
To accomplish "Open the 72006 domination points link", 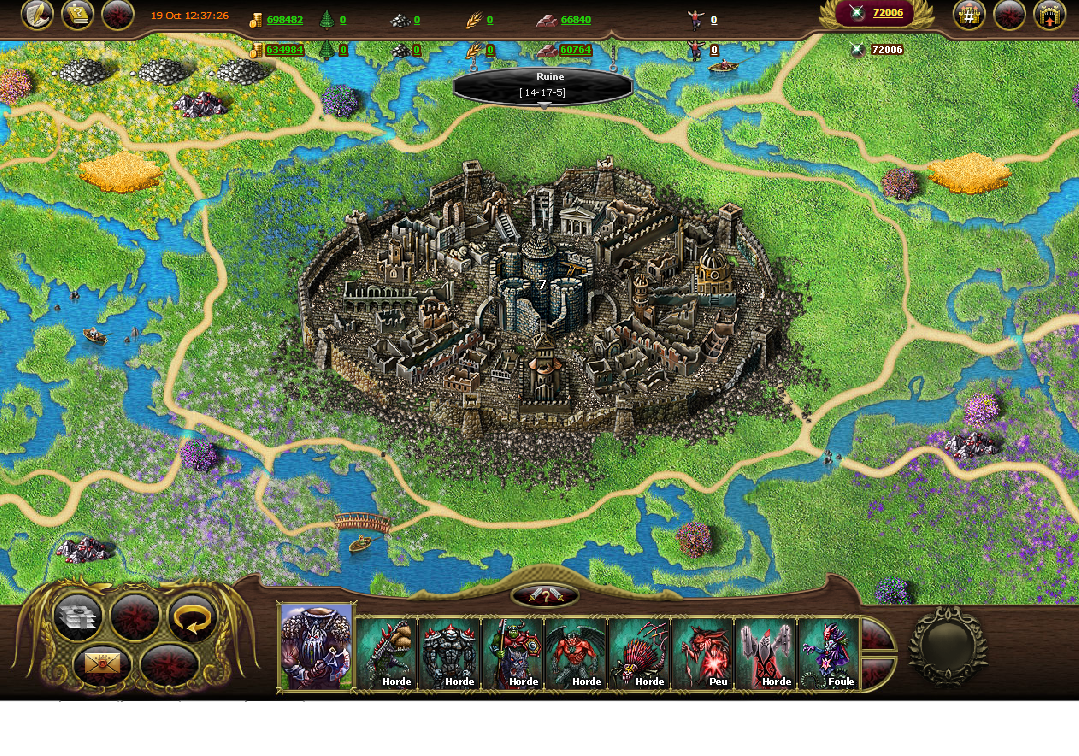I will point(887,13).
